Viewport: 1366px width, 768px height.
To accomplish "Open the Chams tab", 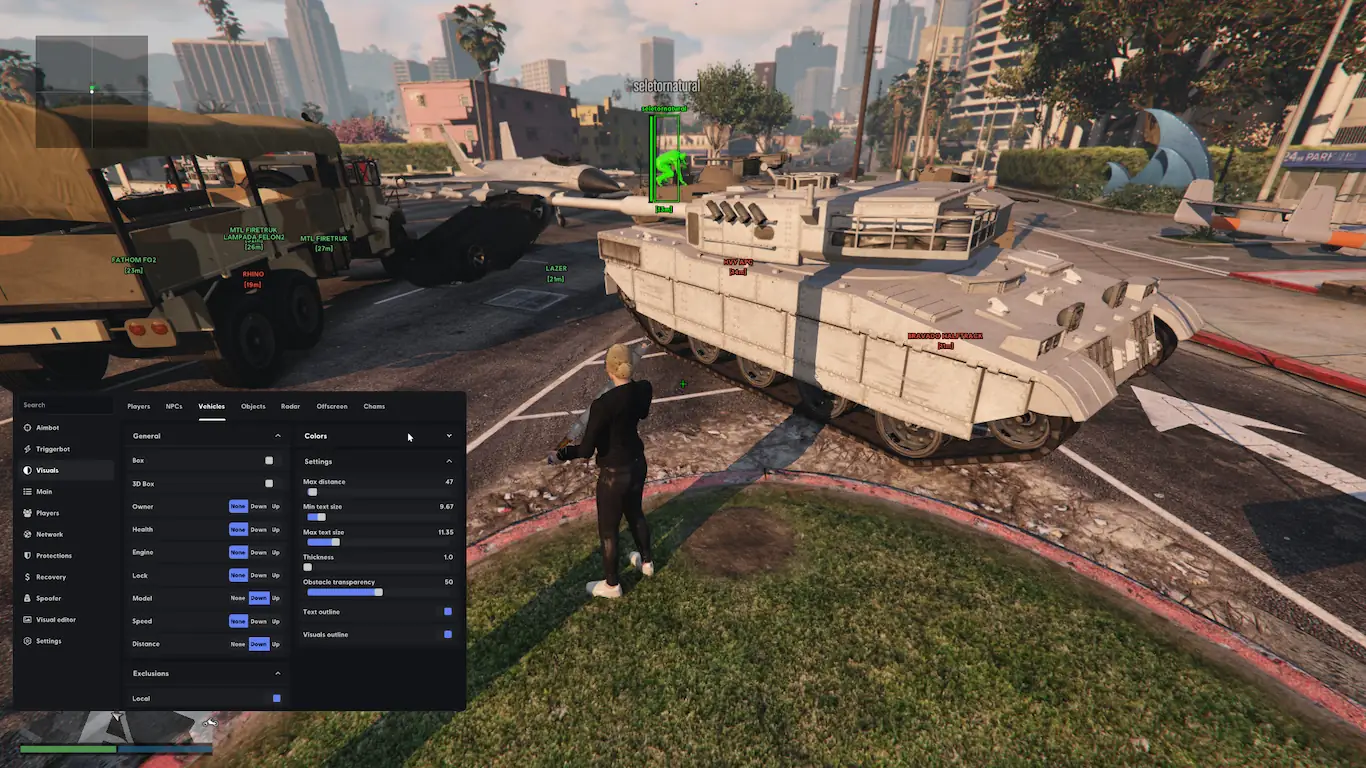I will click(374, 407).
